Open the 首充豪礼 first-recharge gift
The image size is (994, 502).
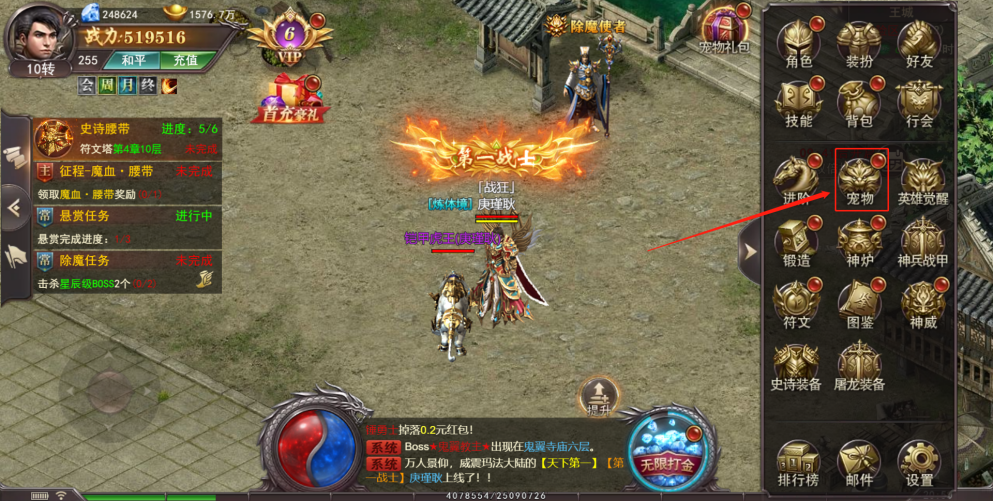tap(290, 100)
